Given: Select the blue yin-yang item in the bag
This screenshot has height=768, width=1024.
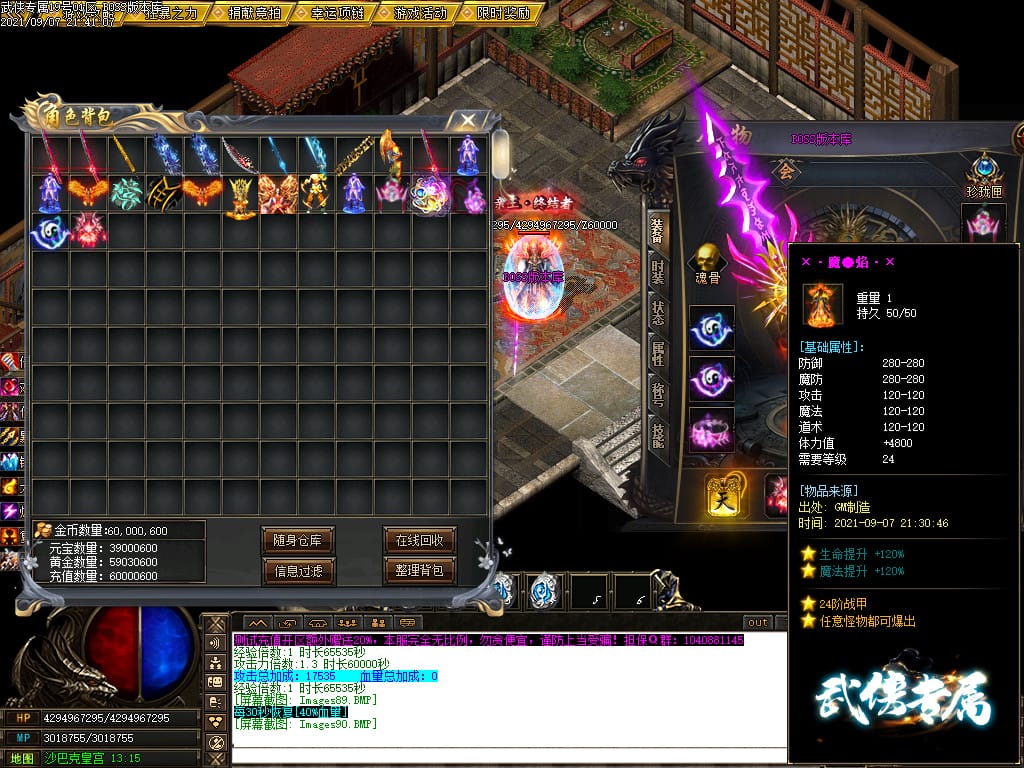Looking at the screenshot, I should (x=50, y=231).
